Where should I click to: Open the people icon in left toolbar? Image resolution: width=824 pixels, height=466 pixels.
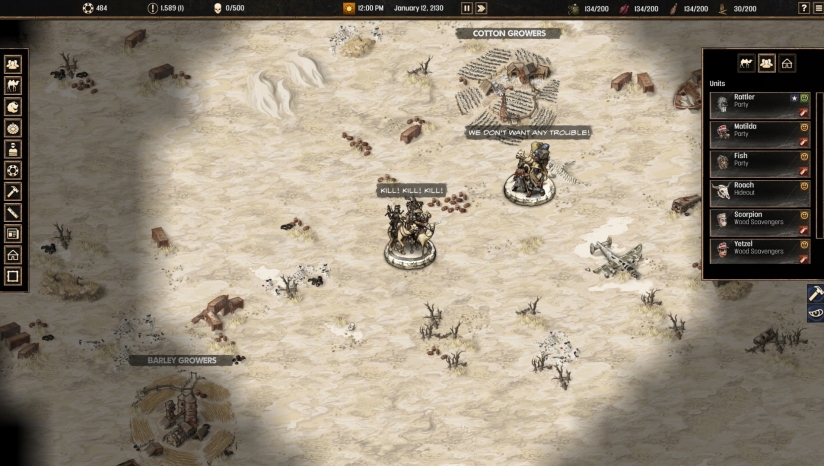click(13, 64)
